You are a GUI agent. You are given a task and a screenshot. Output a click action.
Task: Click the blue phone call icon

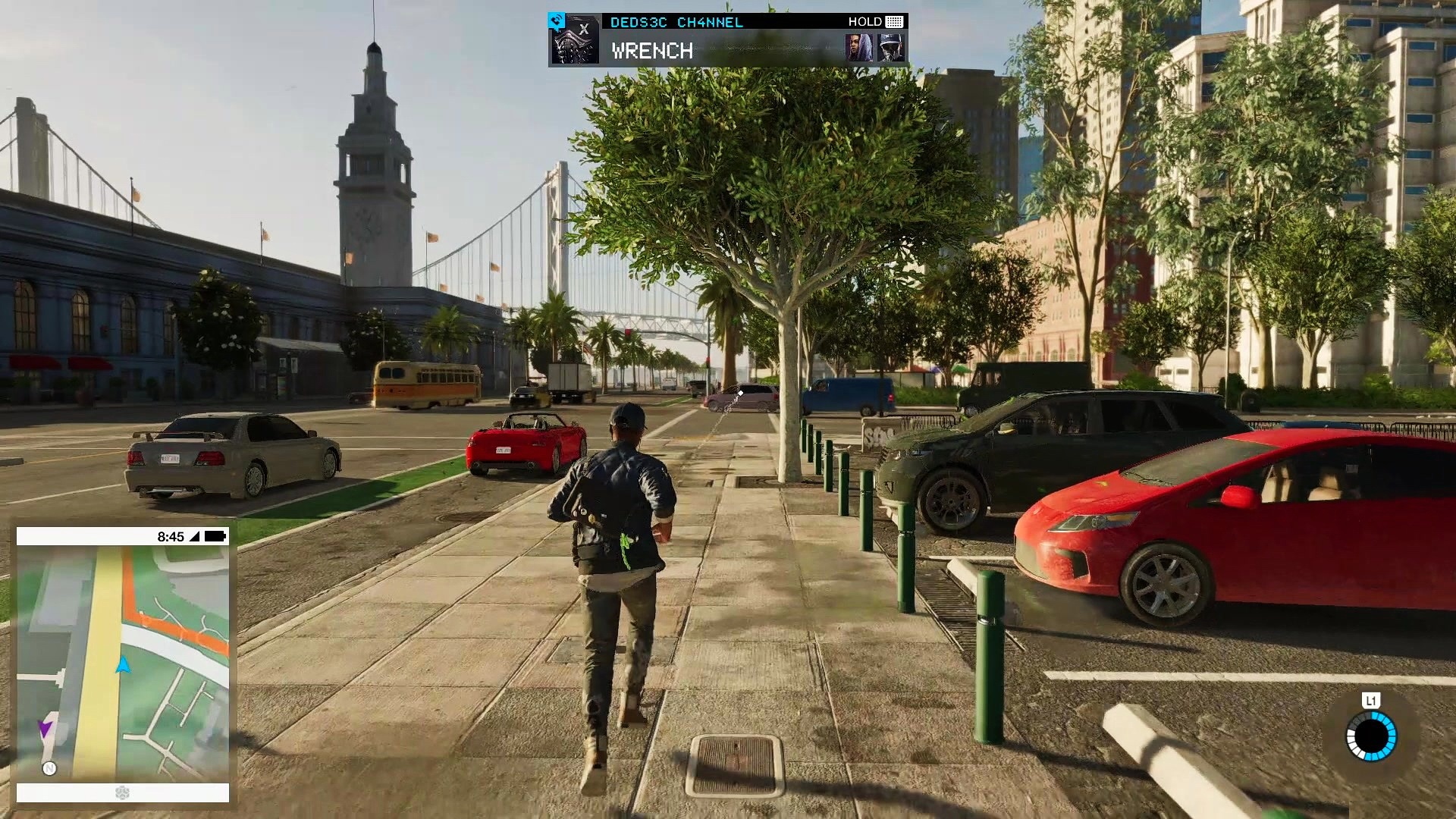[556, 20]
